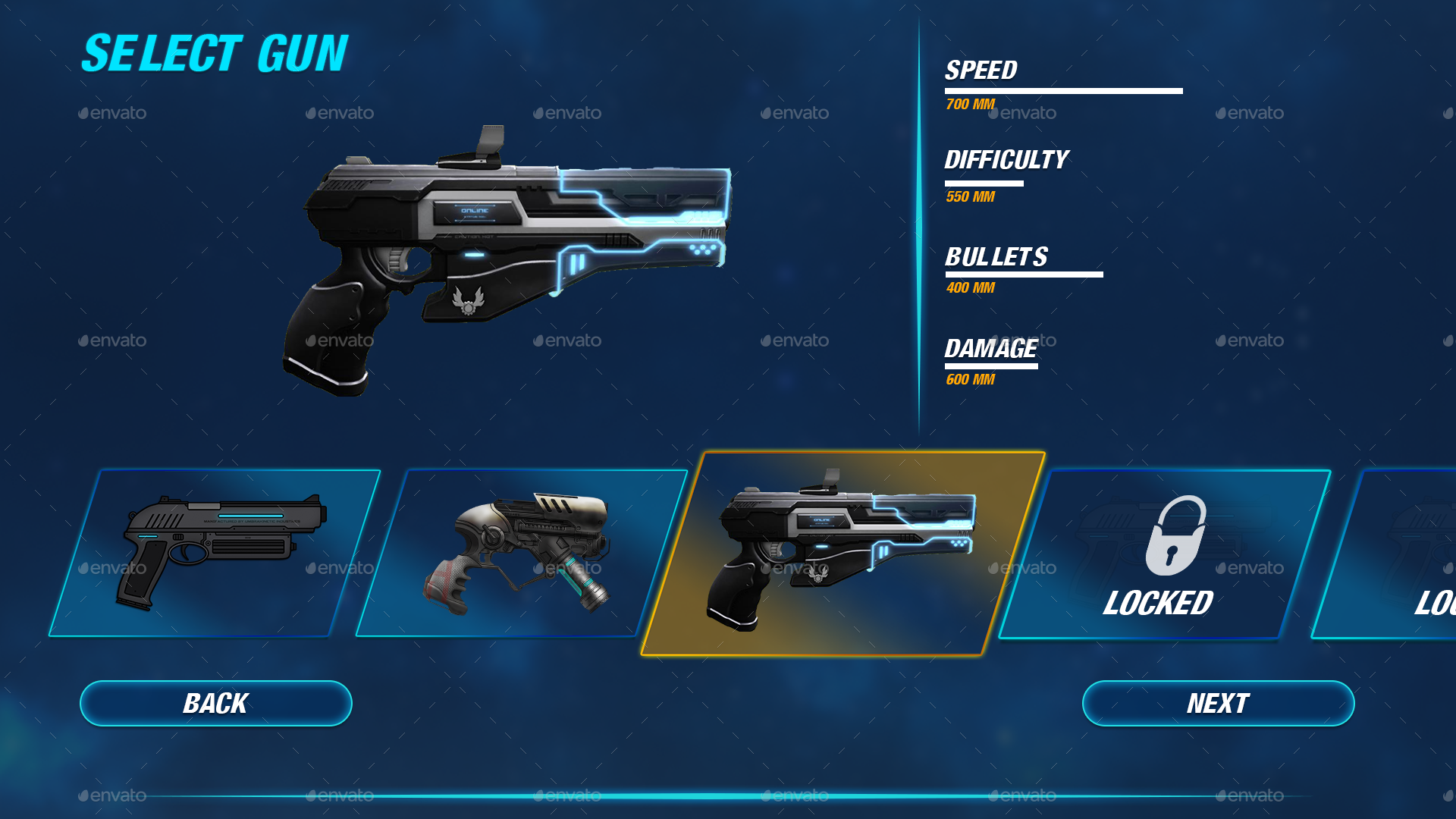This screenshot has height=819, width=1456.
Task: Select the classic black pistol thumbnail
Action: pos(220,554)
